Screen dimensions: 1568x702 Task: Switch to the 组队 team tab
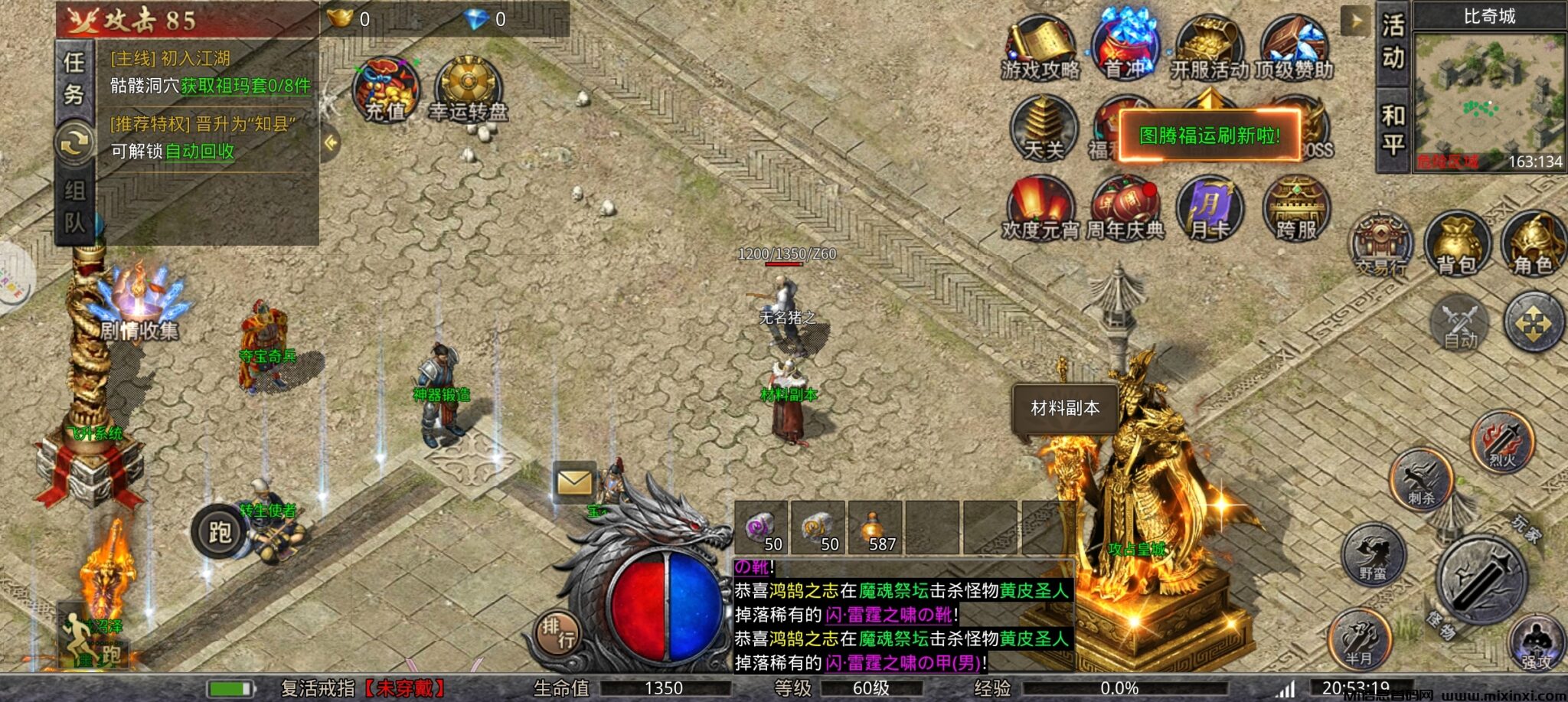click(x=74, y=205)
